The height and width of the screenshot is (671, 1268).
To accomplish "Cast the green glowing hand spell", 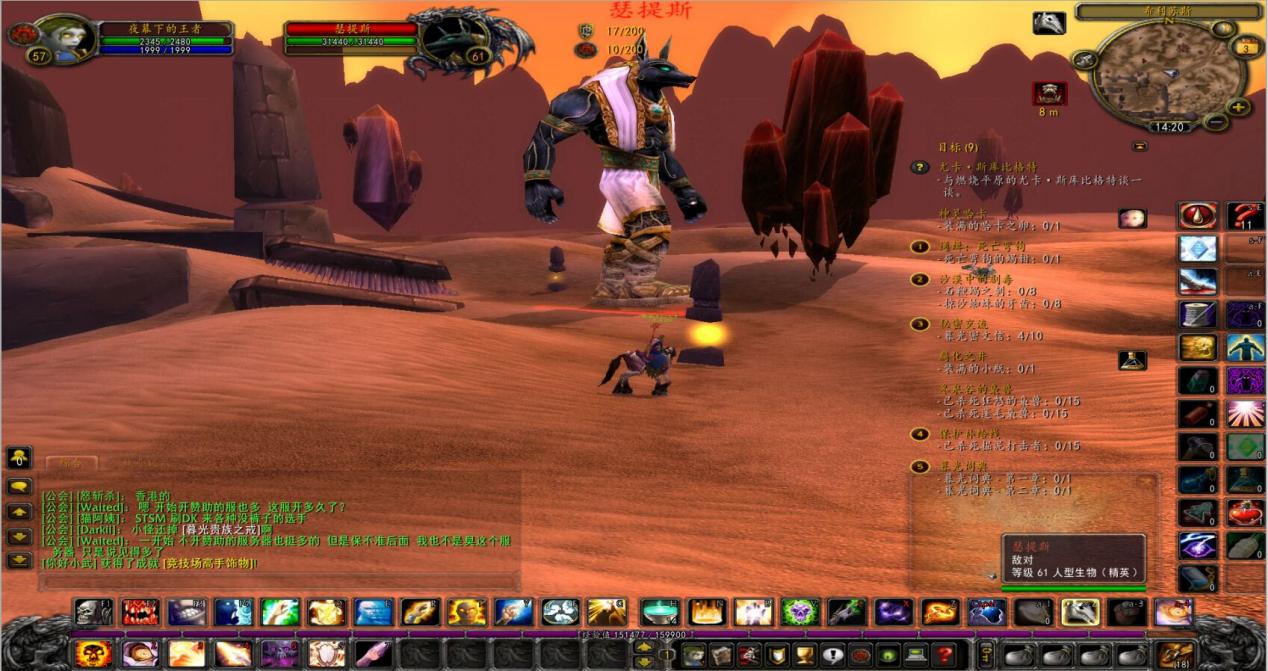I will point(280,612).
